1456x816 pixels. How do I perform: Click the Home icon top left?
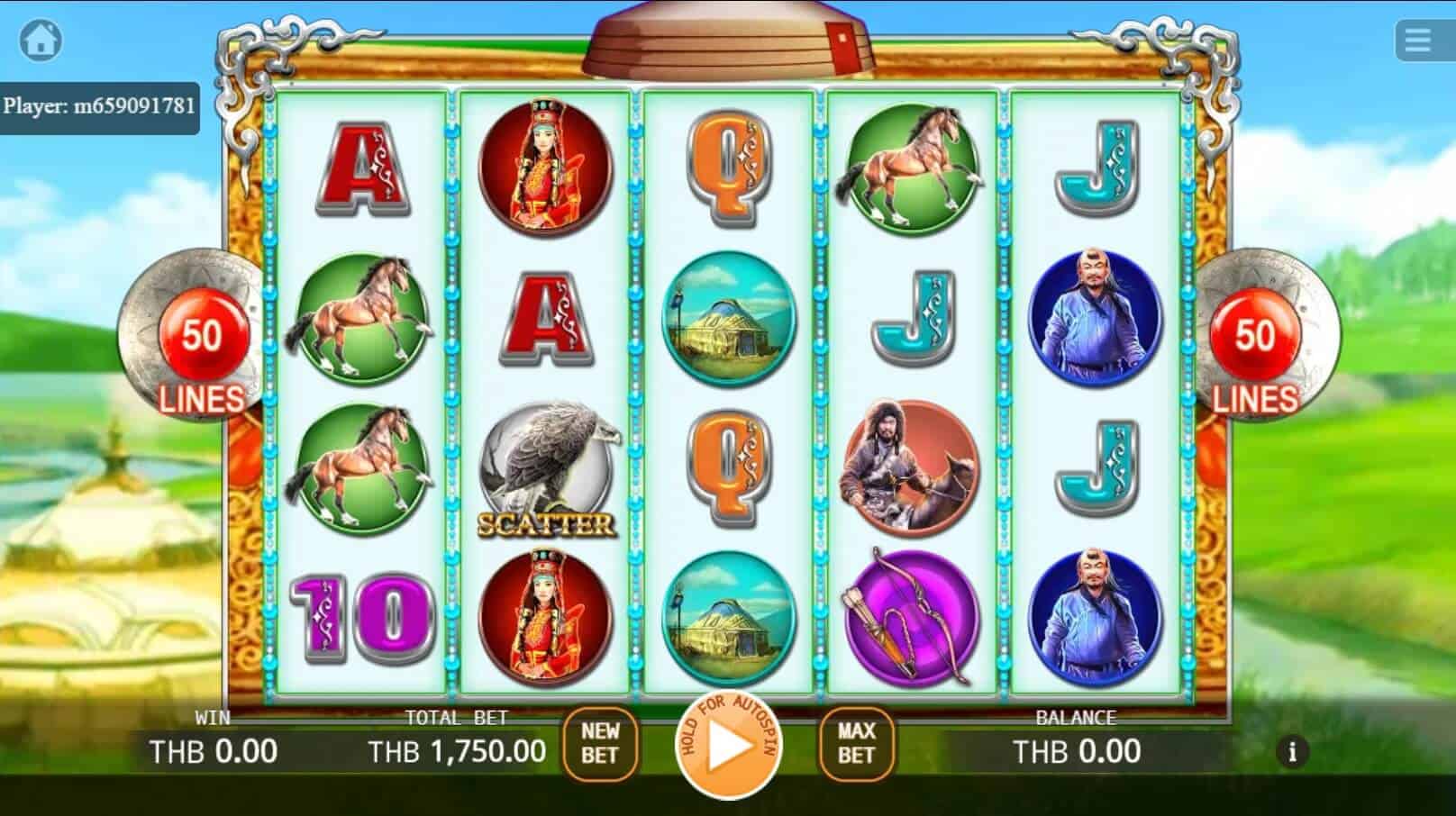click(41, 38)
